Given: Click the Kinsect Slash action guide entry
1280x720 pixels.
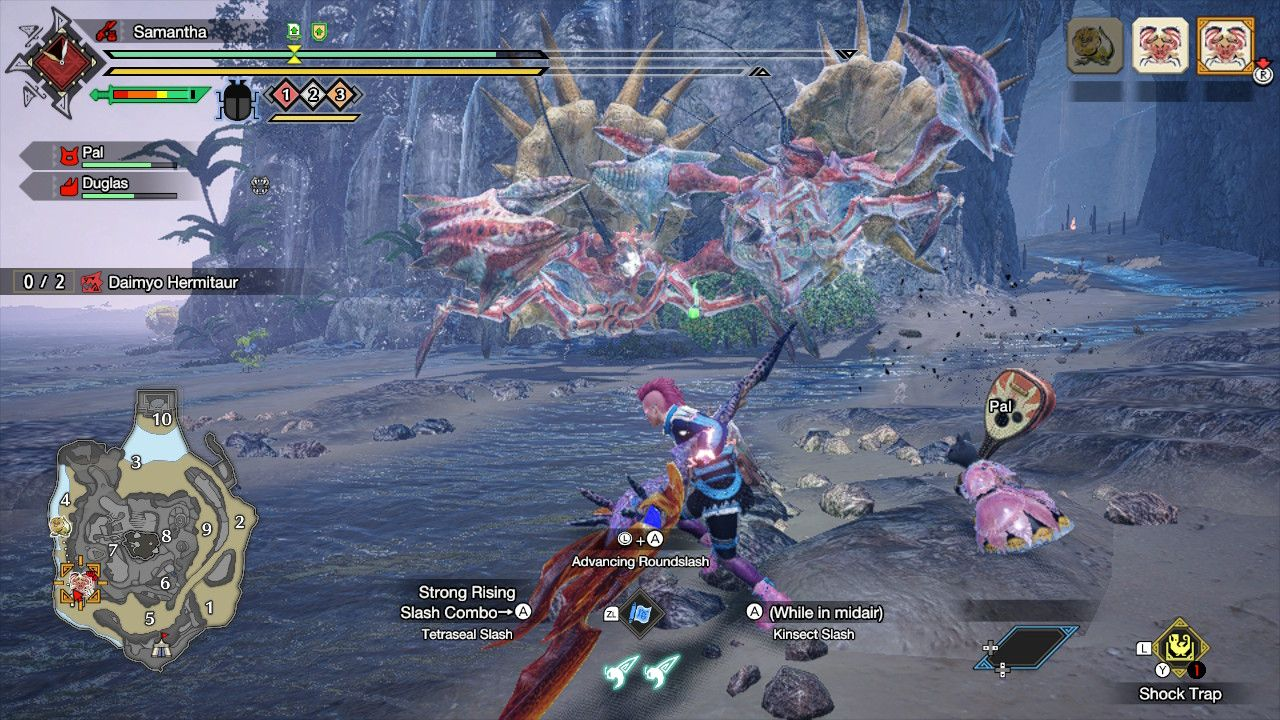Looking at the screenshot, I should 813,623.
